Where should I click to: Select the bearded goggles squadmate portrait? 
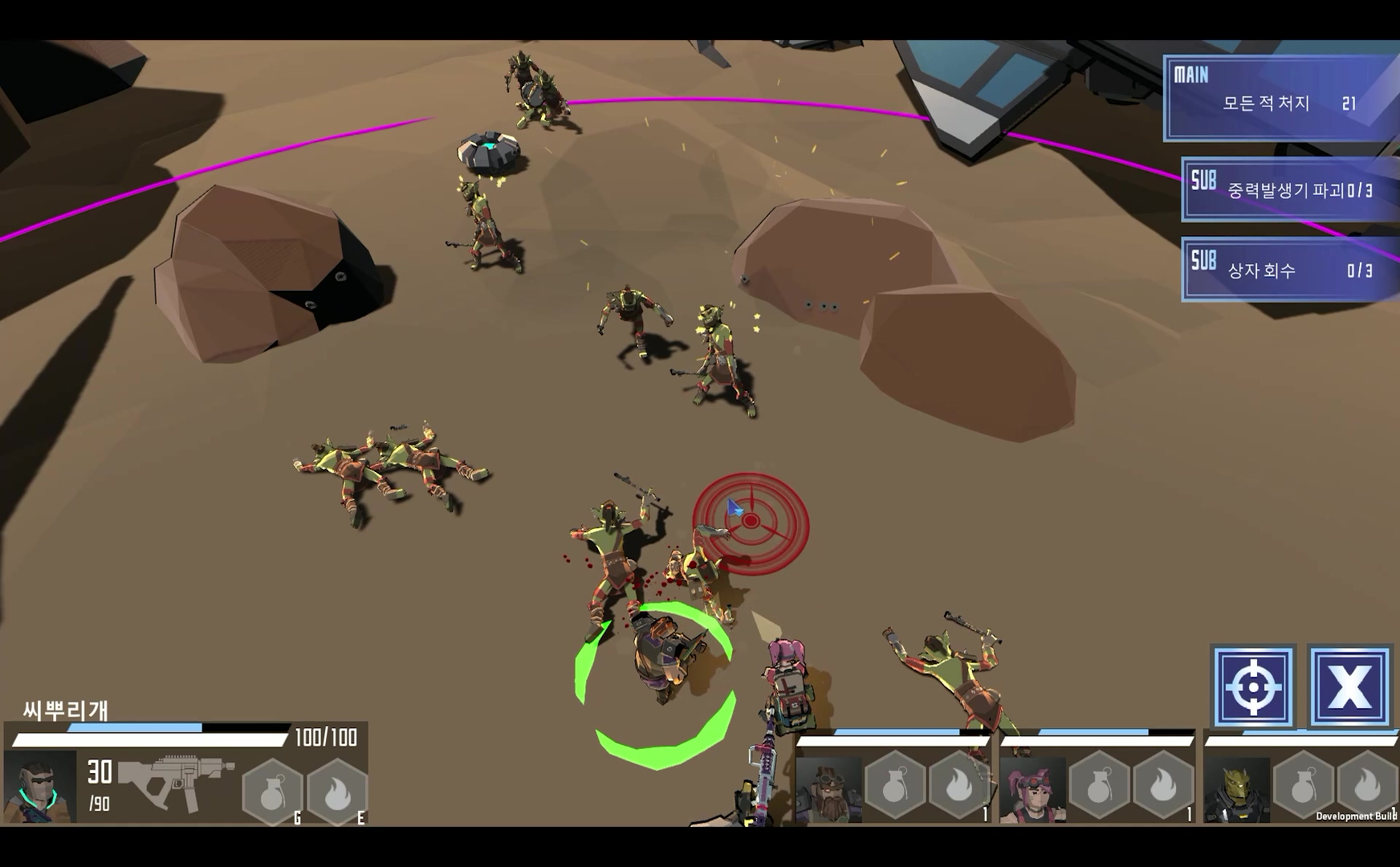tap(828, 790)
